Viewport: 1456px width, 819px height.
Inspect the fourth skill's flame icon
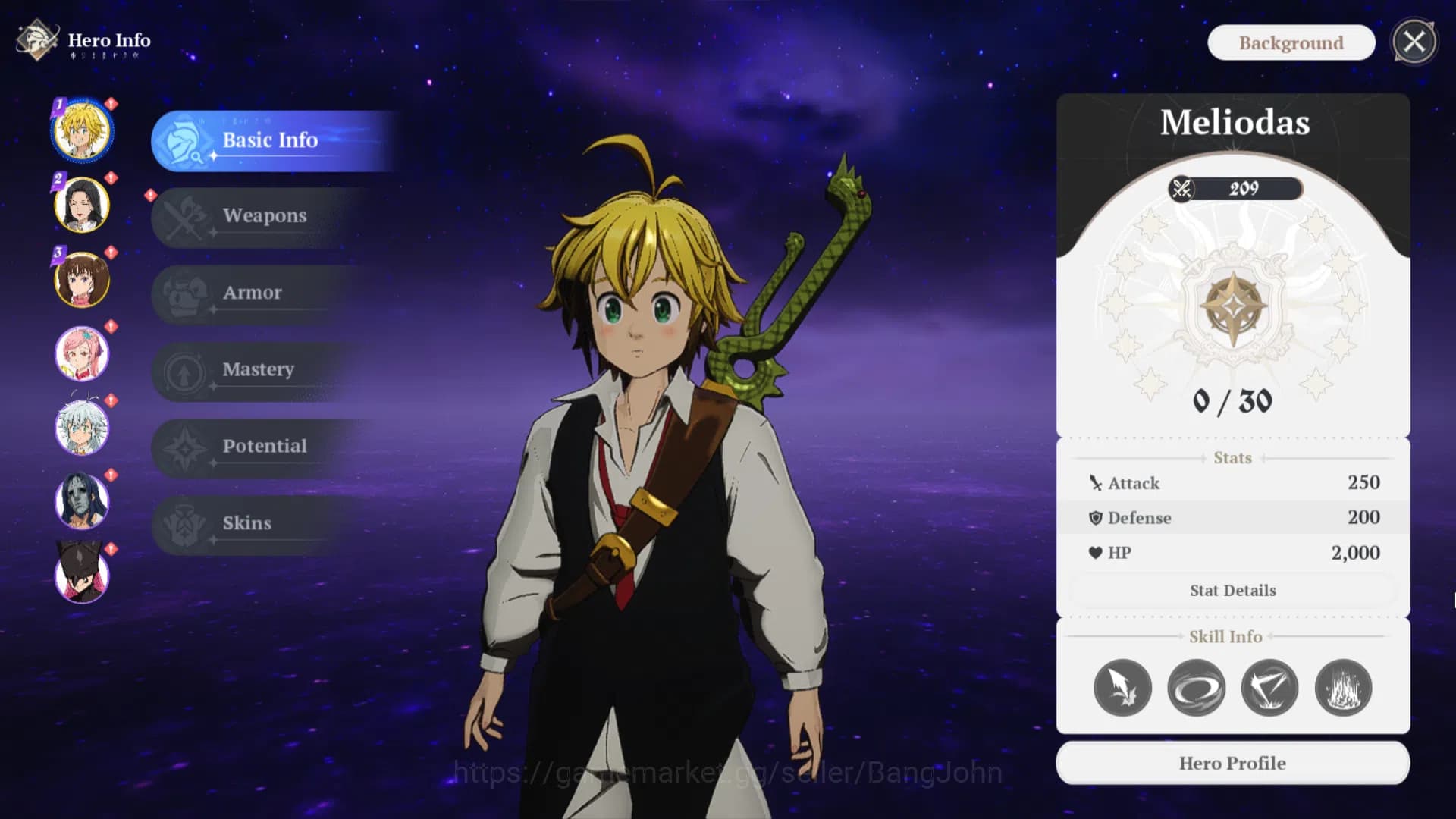point(1344,687)
